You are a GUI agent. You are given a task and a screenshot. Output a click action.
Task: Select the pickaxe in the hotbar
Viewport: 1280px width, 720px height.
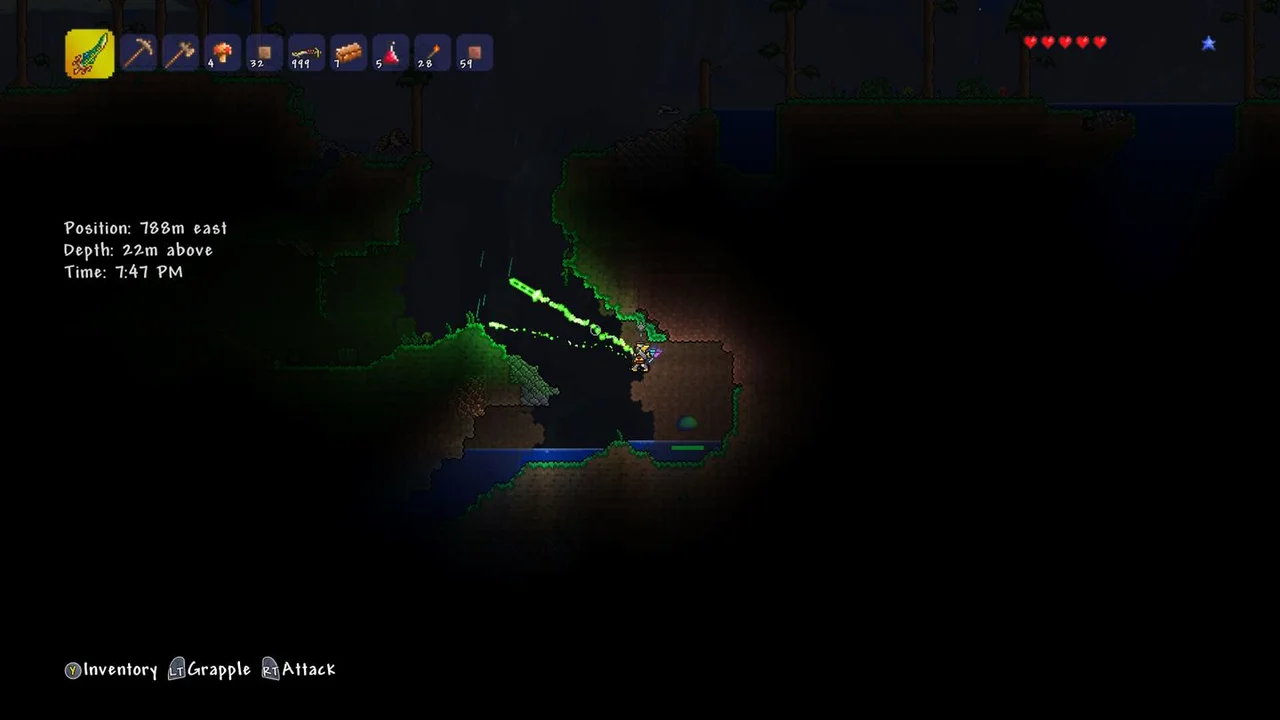click(138, 52)
